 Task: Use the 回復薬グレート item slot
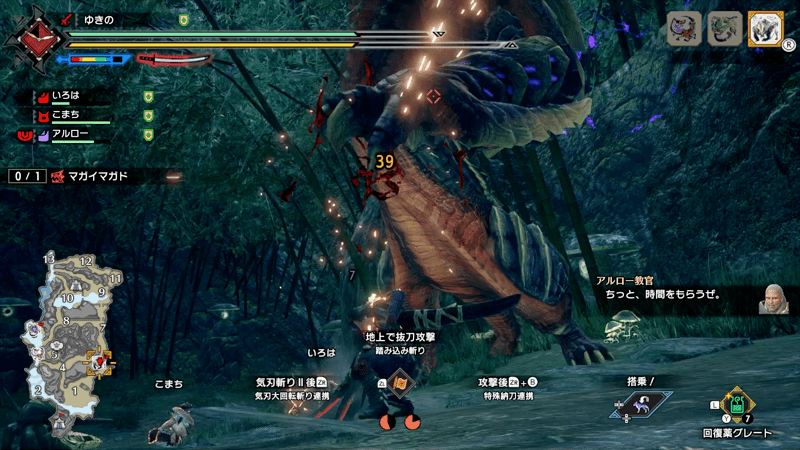coord(737,405)
